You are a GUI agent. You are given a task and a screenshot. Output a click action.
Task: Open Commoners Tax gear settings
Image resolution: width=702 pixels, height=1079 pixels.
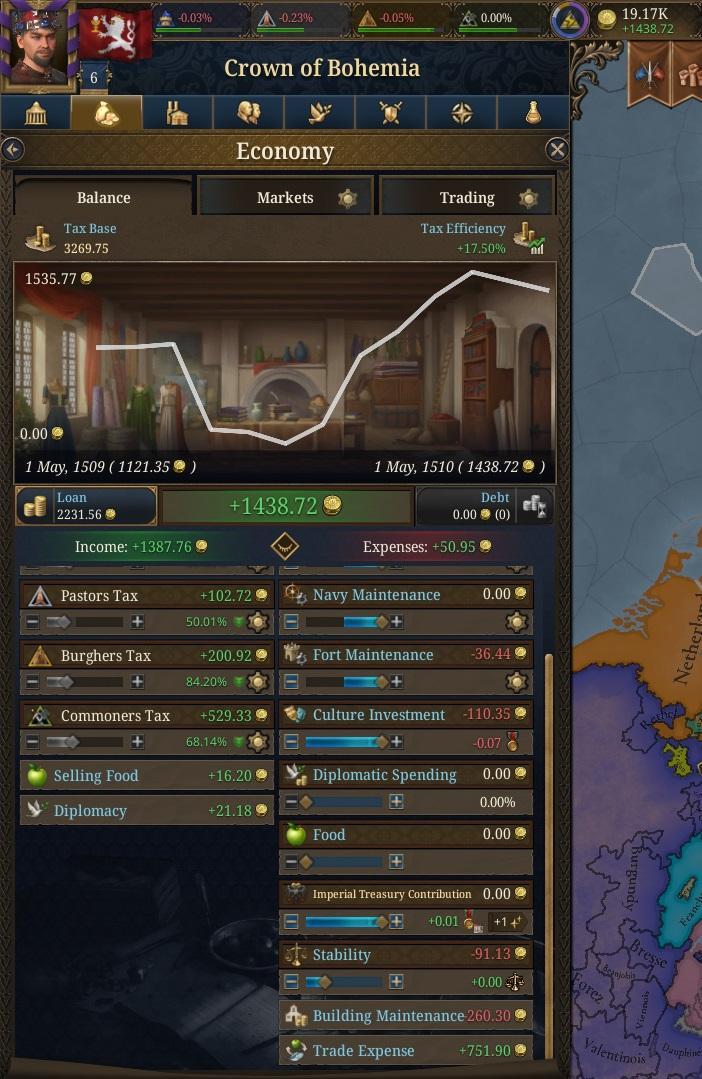coord(258,742)
